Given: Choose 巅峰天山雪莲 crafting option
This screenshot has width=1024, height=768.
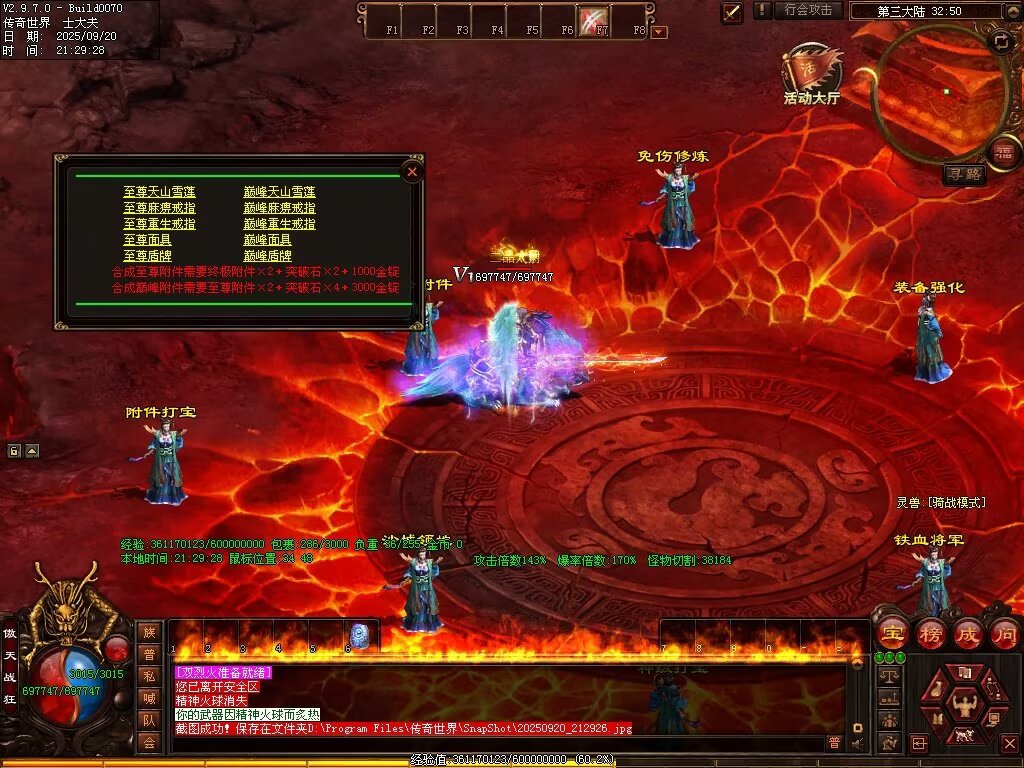Looking at the screenshot, I should [x=279, y=192].
